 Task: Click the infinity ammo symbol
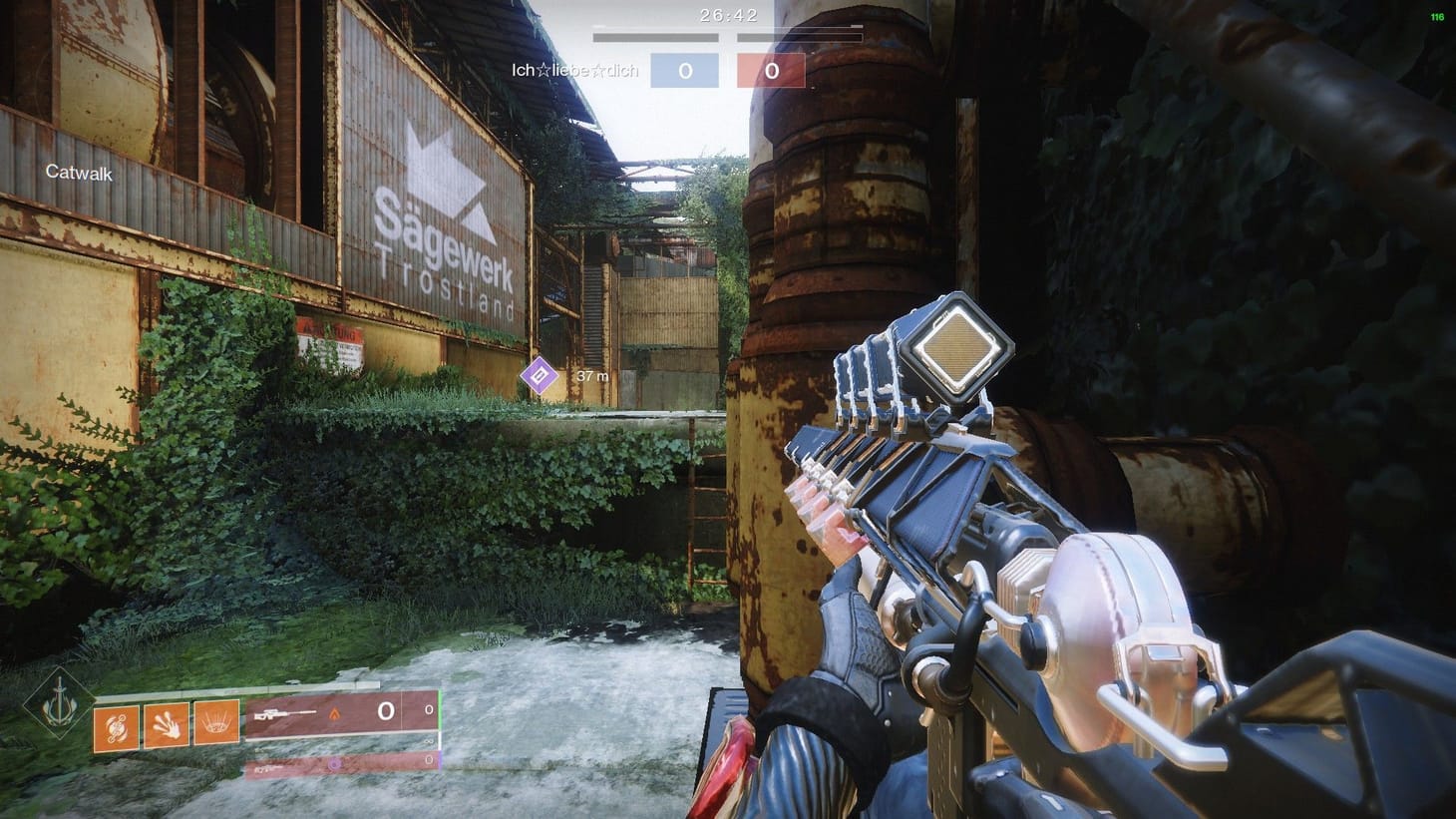426,742
